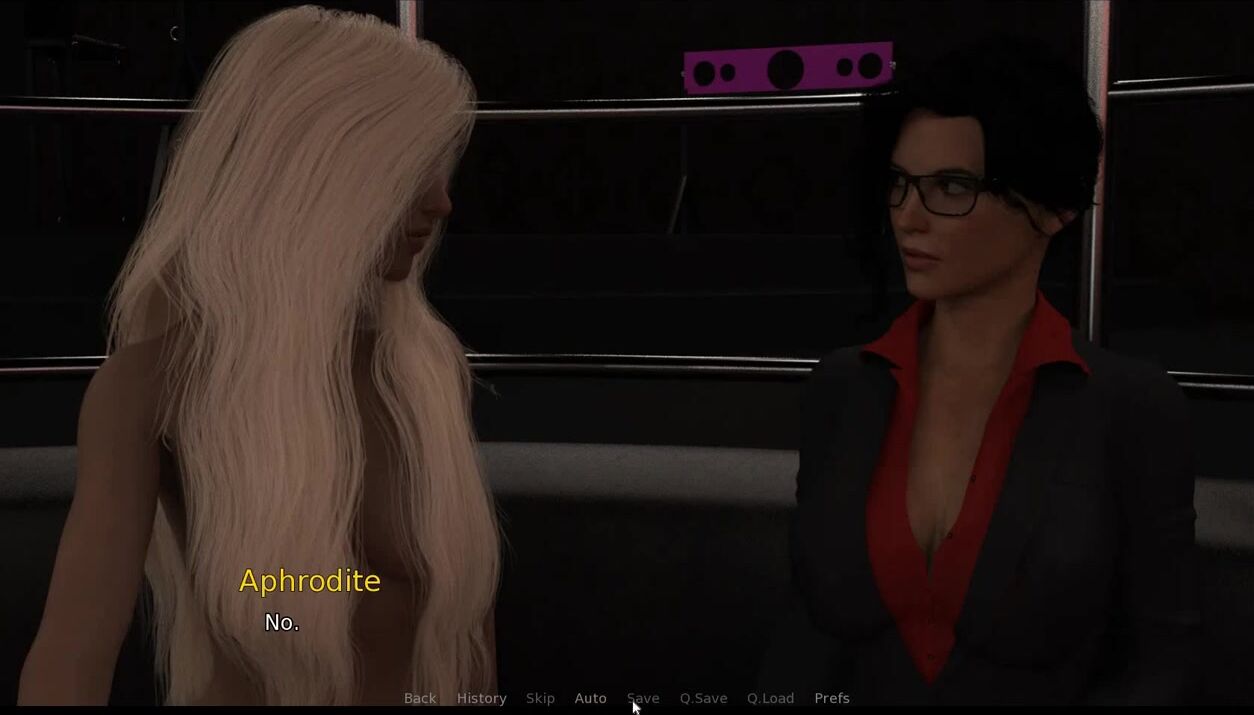The width and height of the screenshot is (1254, 715).
Task: Go back to the previous dialogue line
Action: 420,698
